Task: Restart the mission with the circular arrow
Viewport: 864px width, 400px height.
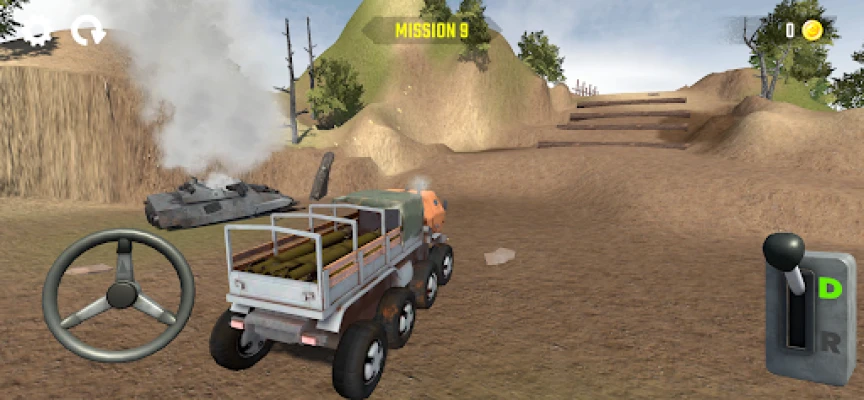Action: click(x=88, y=31)
